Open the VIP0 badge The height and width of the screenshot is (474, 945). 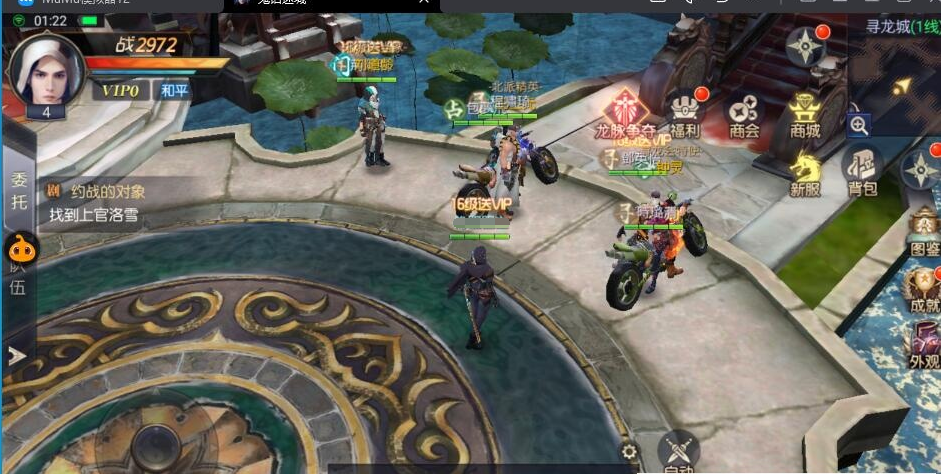click(x=118, y=91)
